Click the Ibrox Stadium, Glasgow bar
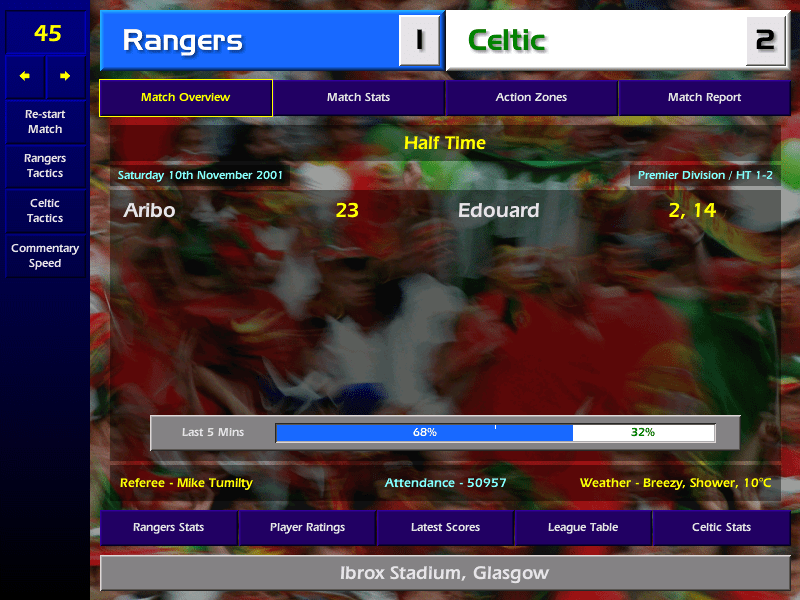800x600 pixels. pos(445,574)
